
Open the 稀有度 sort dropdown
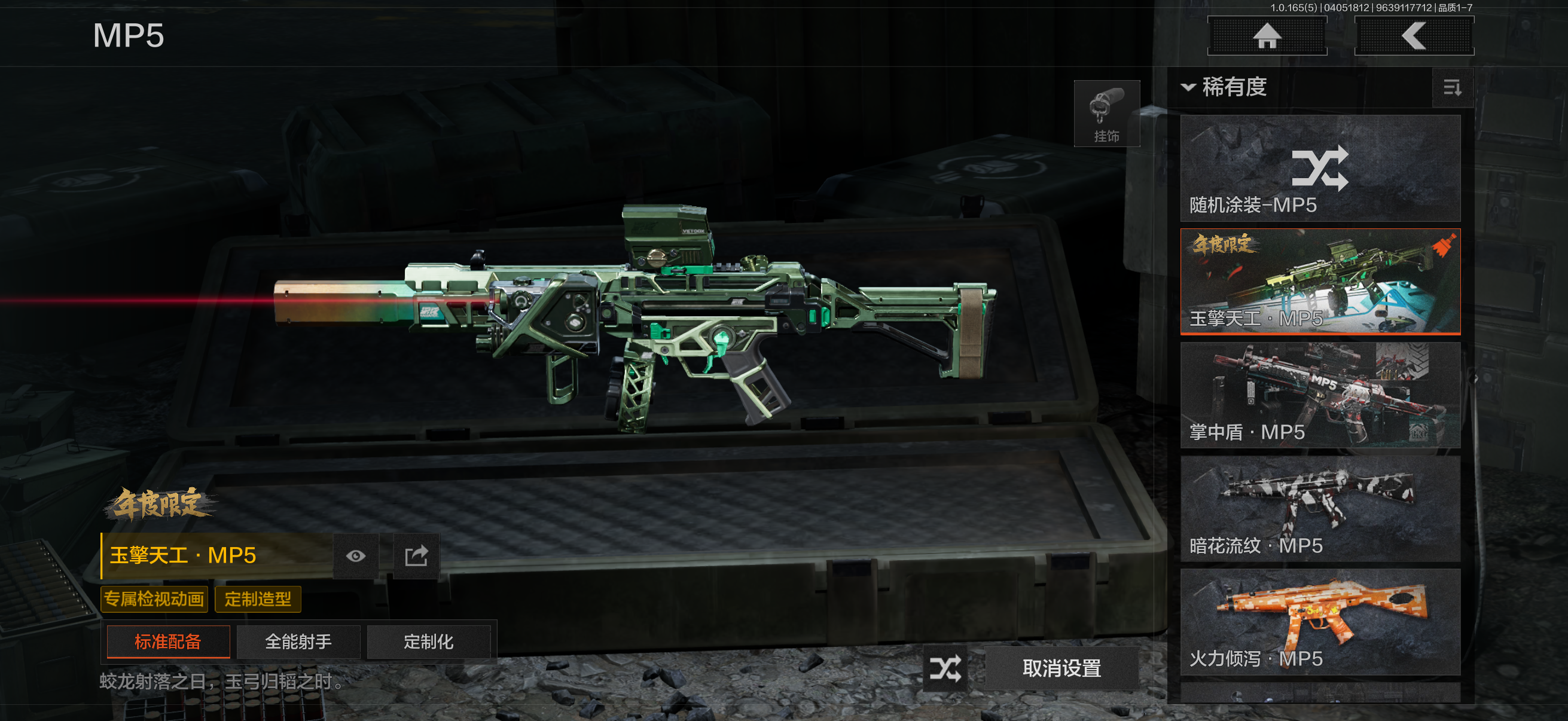1224,88
